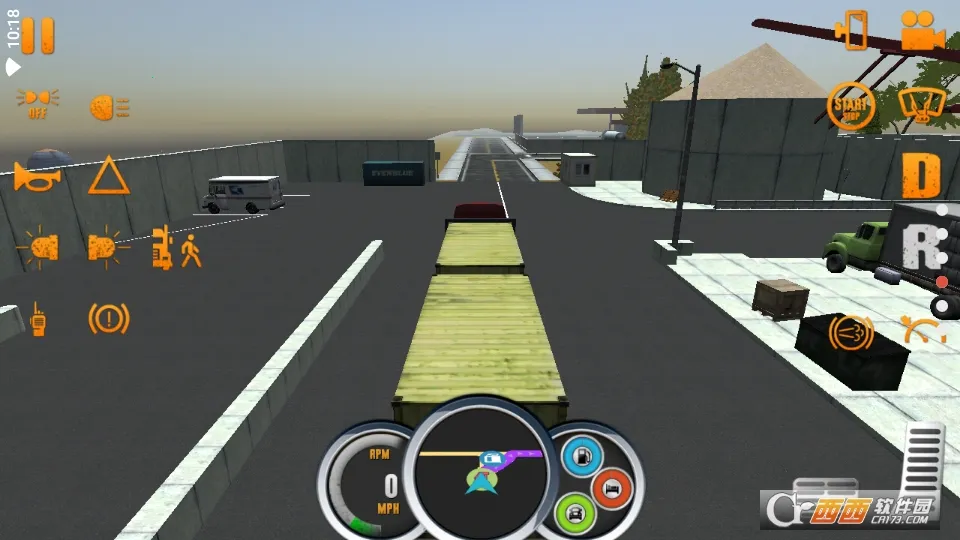Toggle the cruise control icon
This screenshot has height=540, width=960.
coord(921,329)
